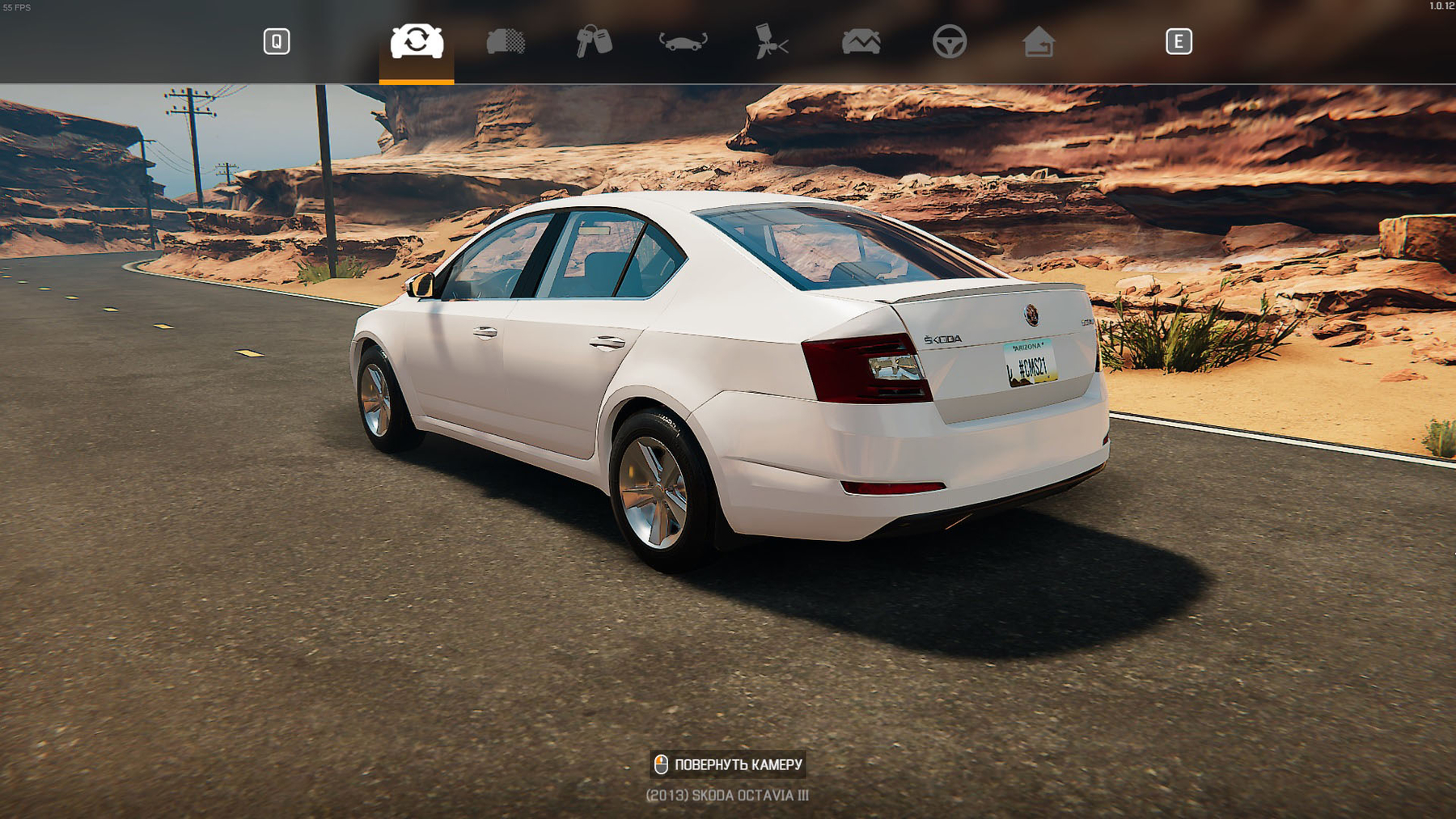Select the car rotate-arrows tab

(x=417, y=41)
